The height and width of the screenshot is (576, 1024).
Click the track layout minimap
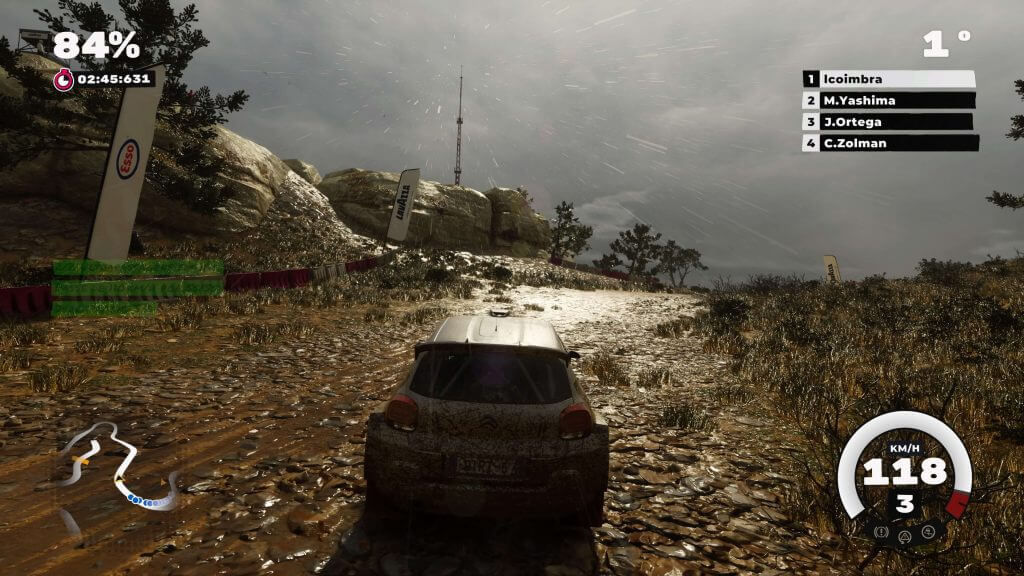(117, 469)
